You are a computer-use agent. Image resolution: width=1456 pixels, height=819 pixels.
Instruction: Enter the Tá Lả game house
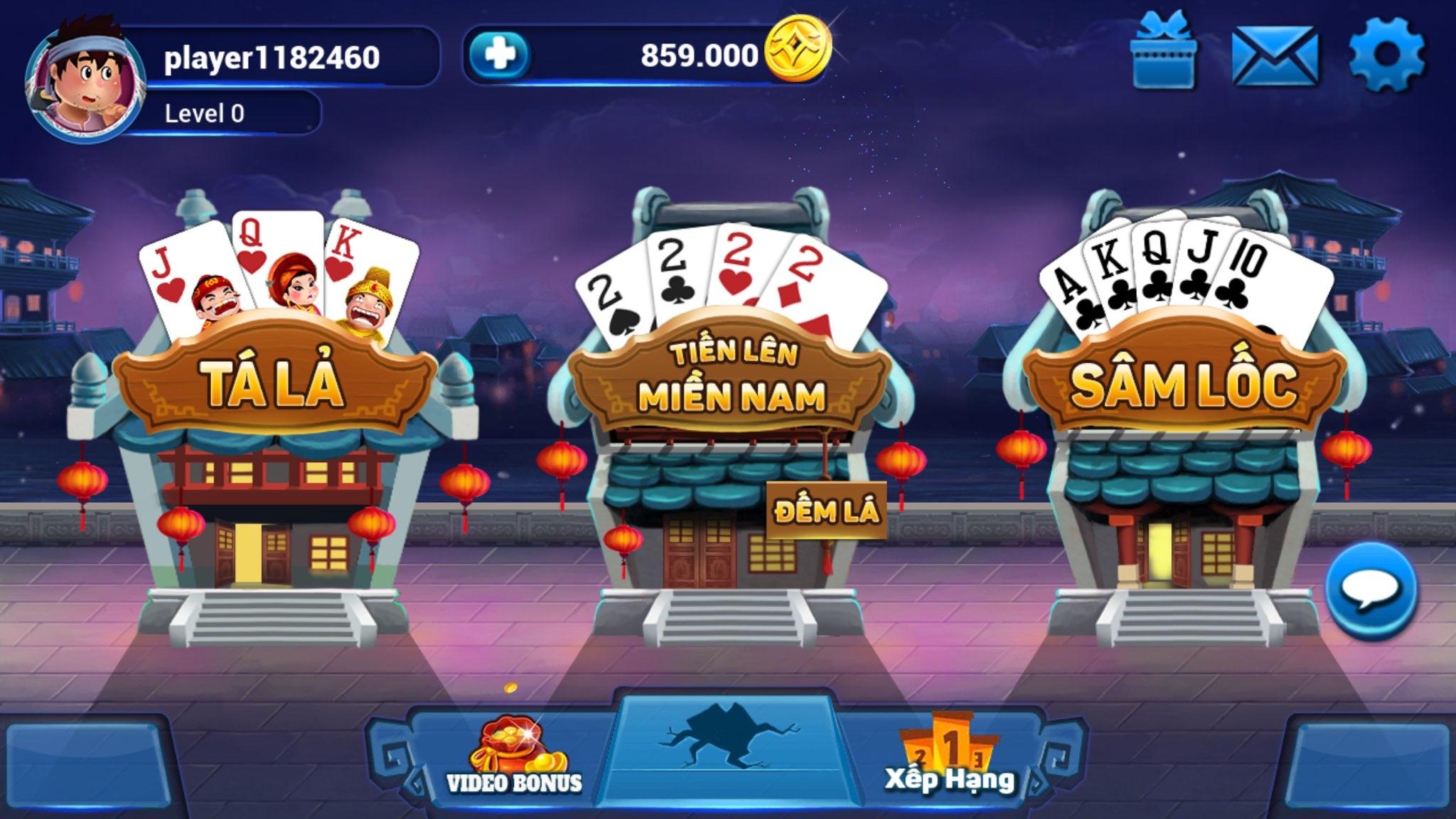coord(275,427)
